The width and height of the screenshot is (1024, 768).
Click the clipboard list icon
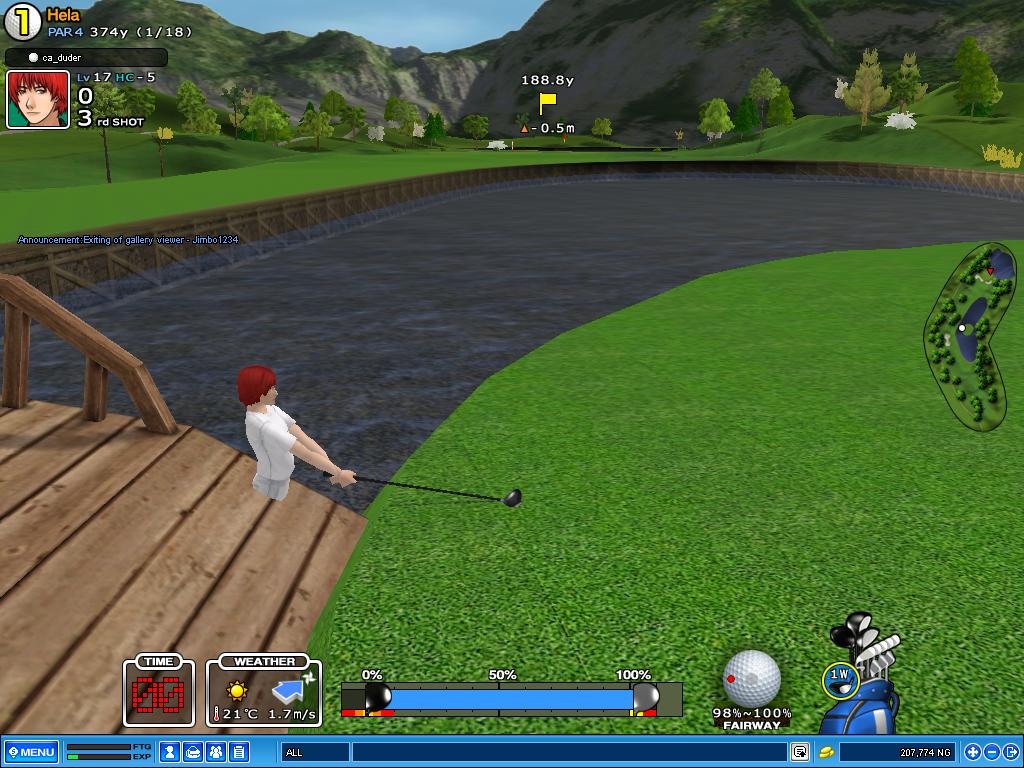pyautogui.click(x=239, y=752)
